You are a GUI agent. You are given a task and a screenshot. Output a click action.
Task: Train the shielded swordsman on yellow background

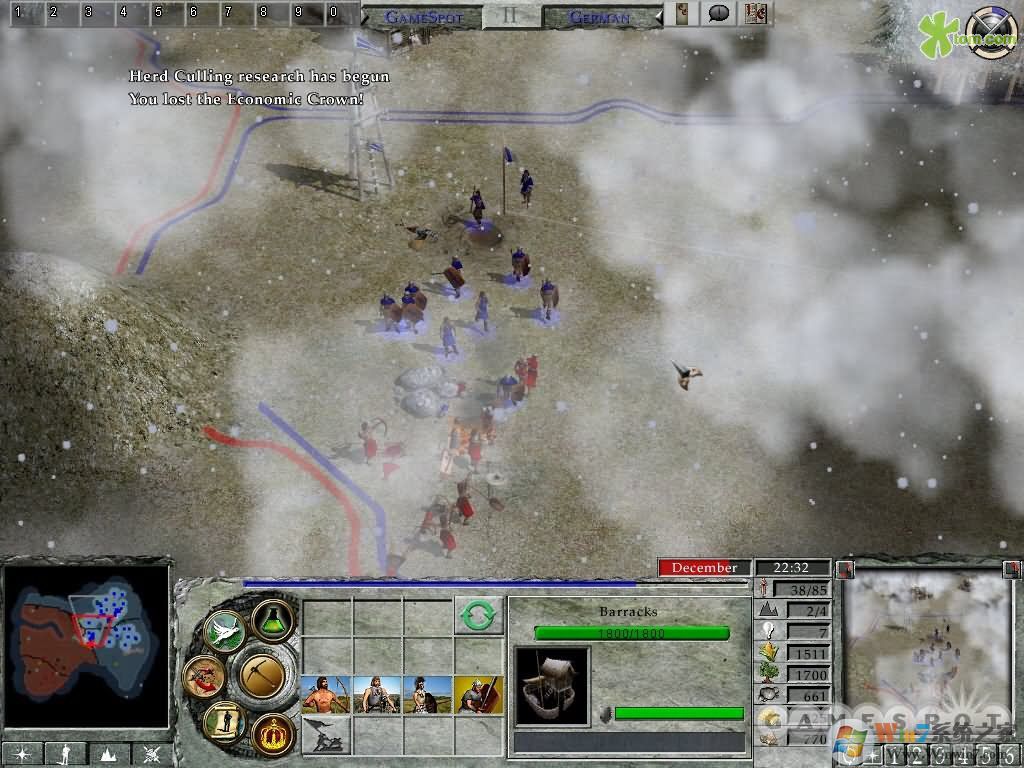(x=478, y=694)
